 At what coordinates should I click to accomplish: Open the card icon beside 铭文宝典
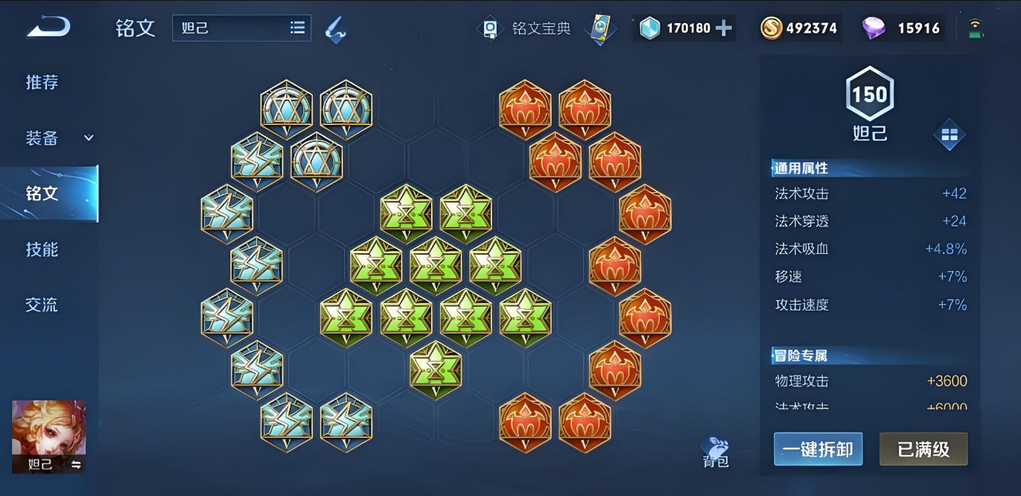point(600,28)
